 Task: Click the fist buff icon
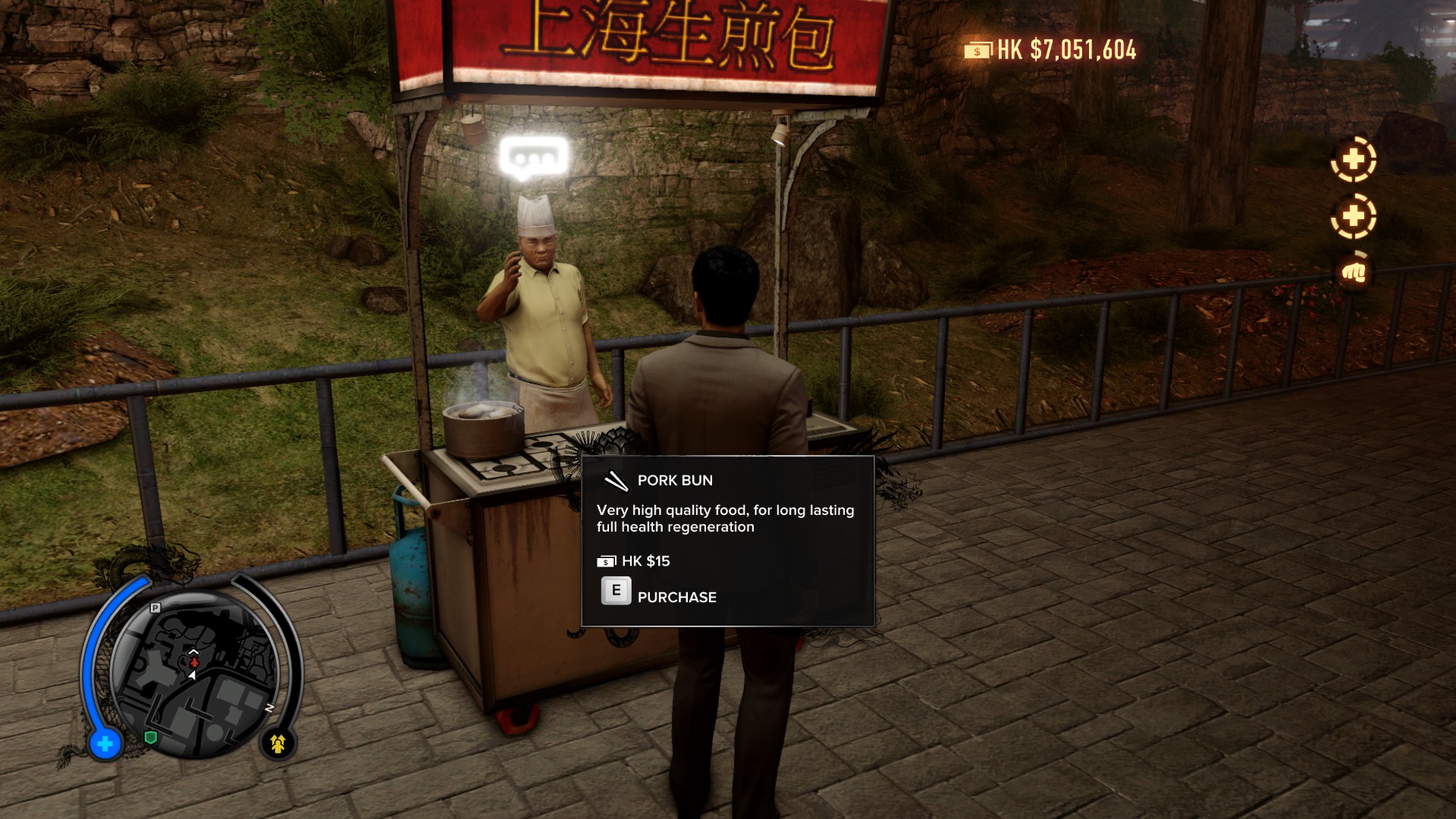1354,271
